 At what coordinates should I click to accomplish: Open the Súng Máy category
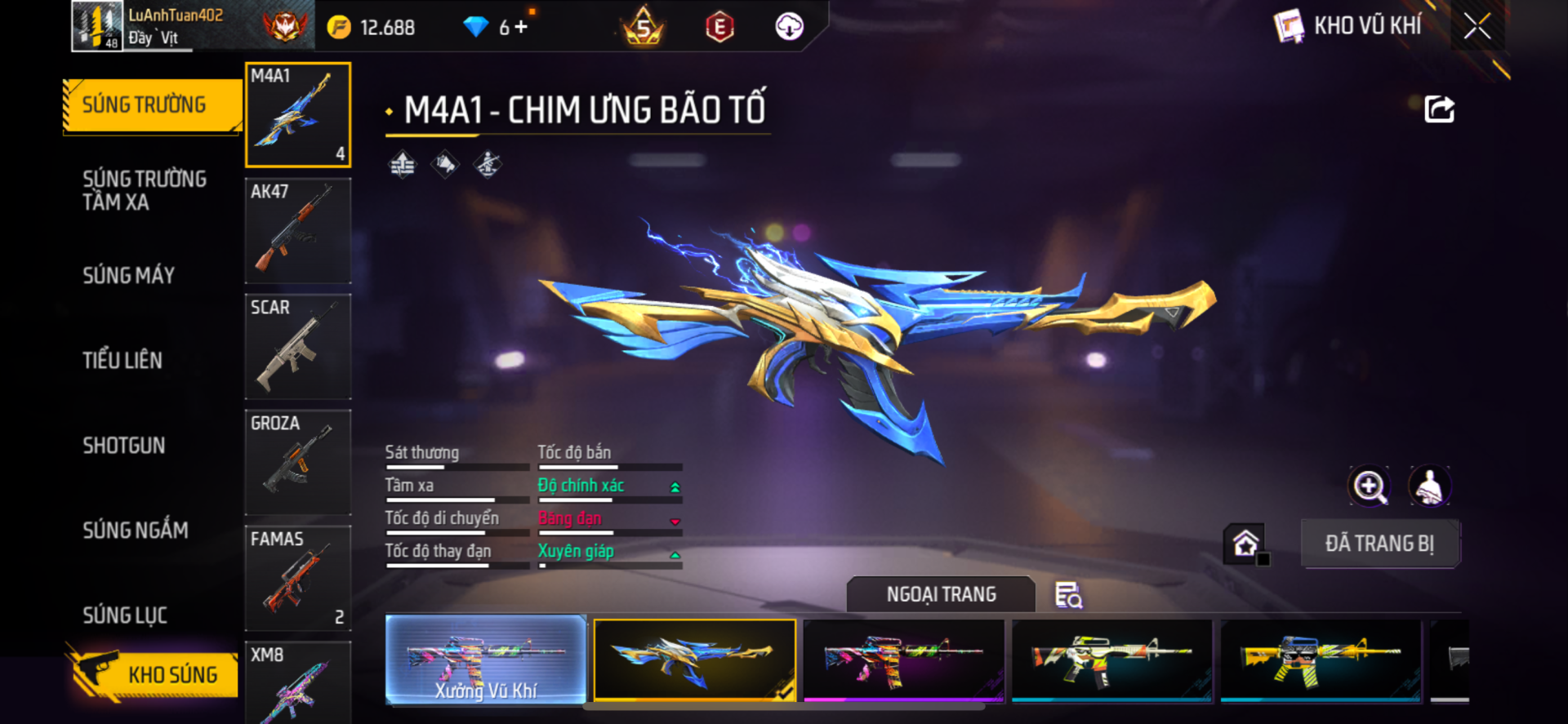coord(129,276)
